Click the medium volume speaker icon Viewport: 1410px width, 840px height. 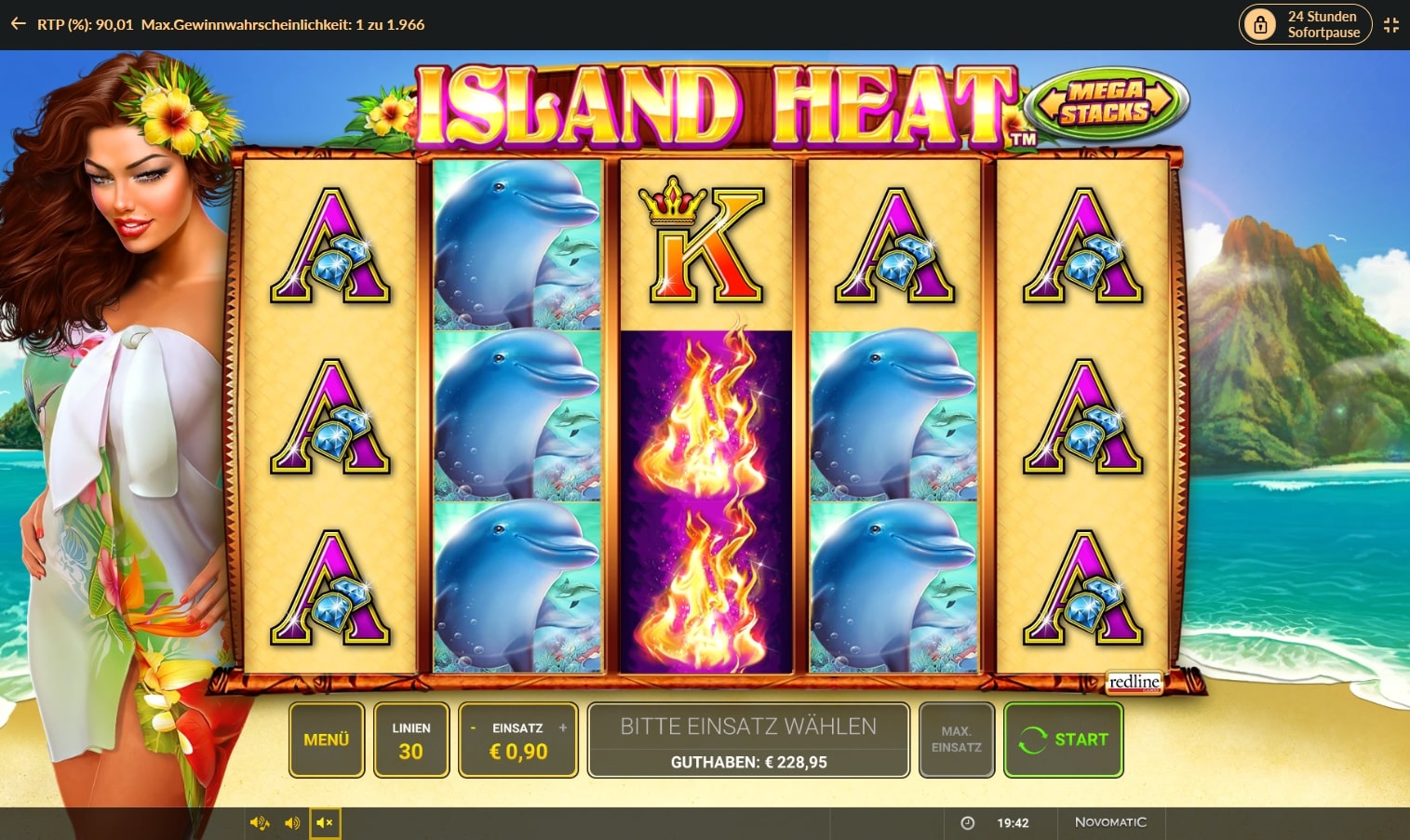292,822
